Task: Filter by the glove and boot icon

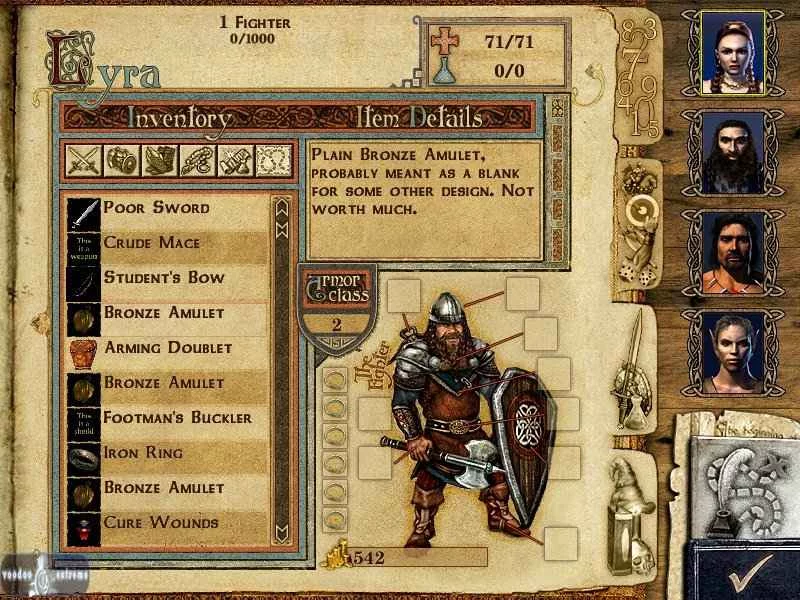Action: 159,160
